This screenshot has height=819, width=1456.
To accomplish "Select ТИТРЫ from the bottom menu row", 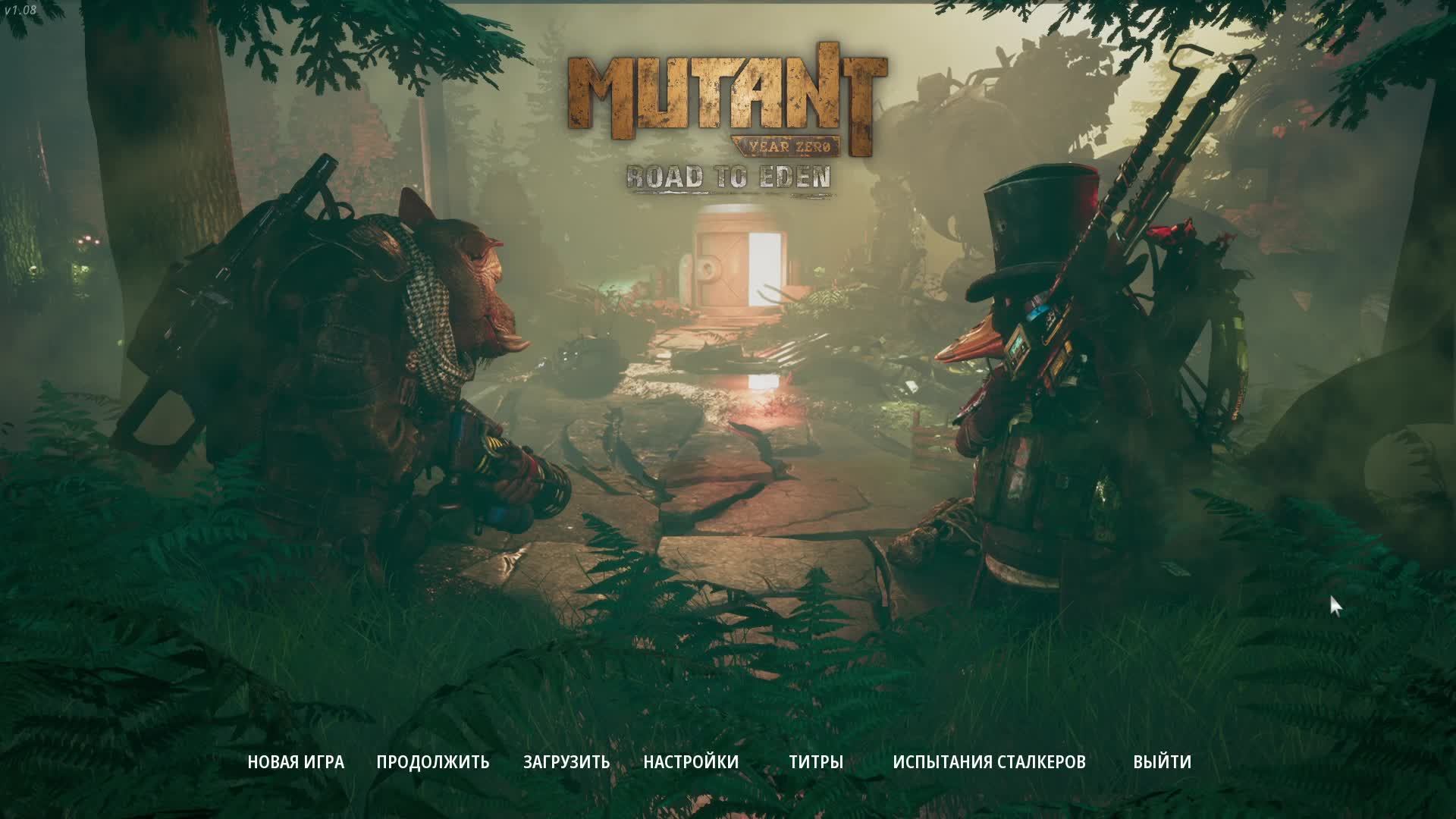I will [x=815, y=761].
